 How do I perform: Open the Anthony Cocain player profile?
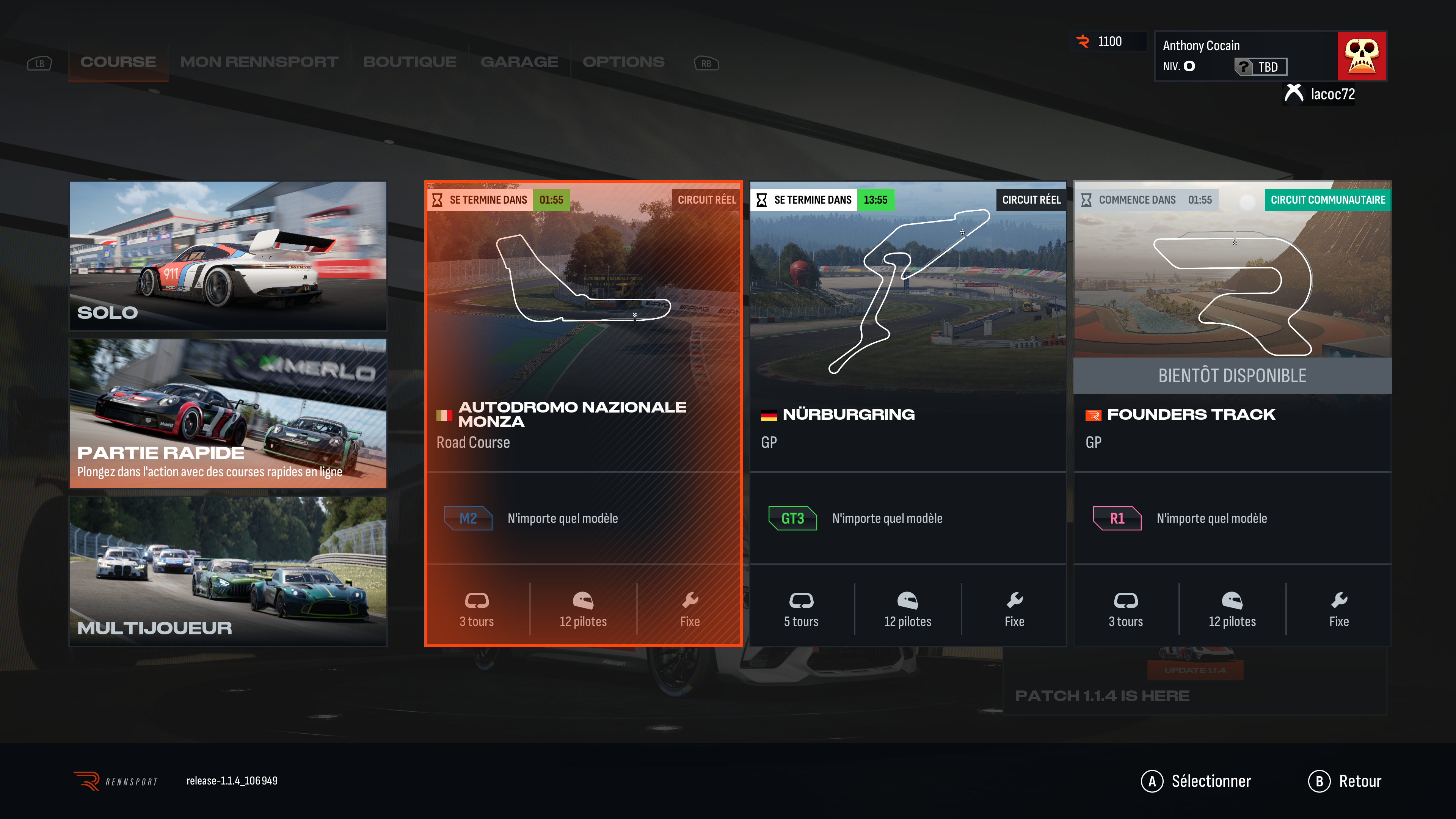coord(1244,55)
